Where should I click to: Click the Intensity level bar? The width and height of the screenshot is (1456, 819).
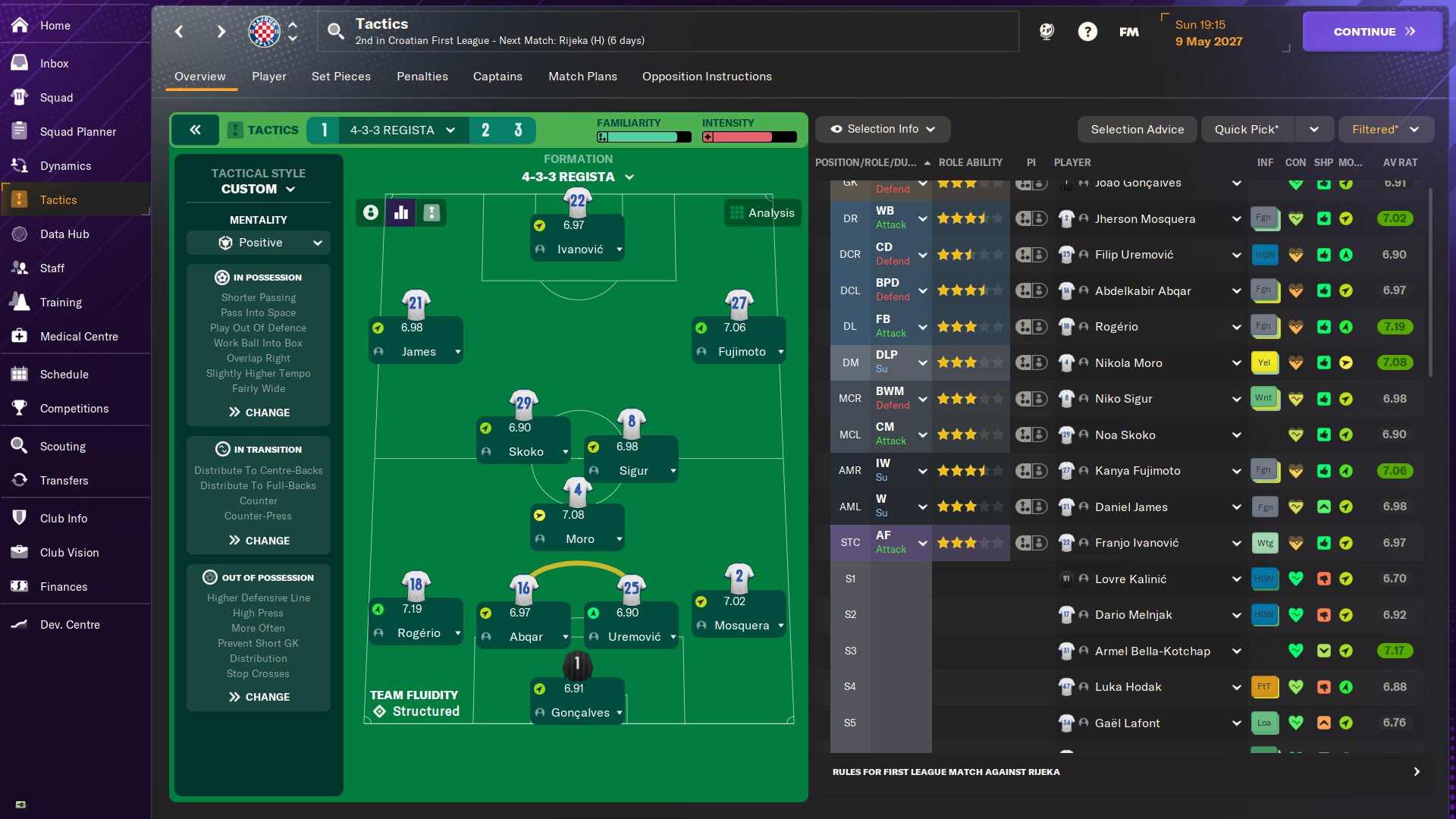coord(748,137)
